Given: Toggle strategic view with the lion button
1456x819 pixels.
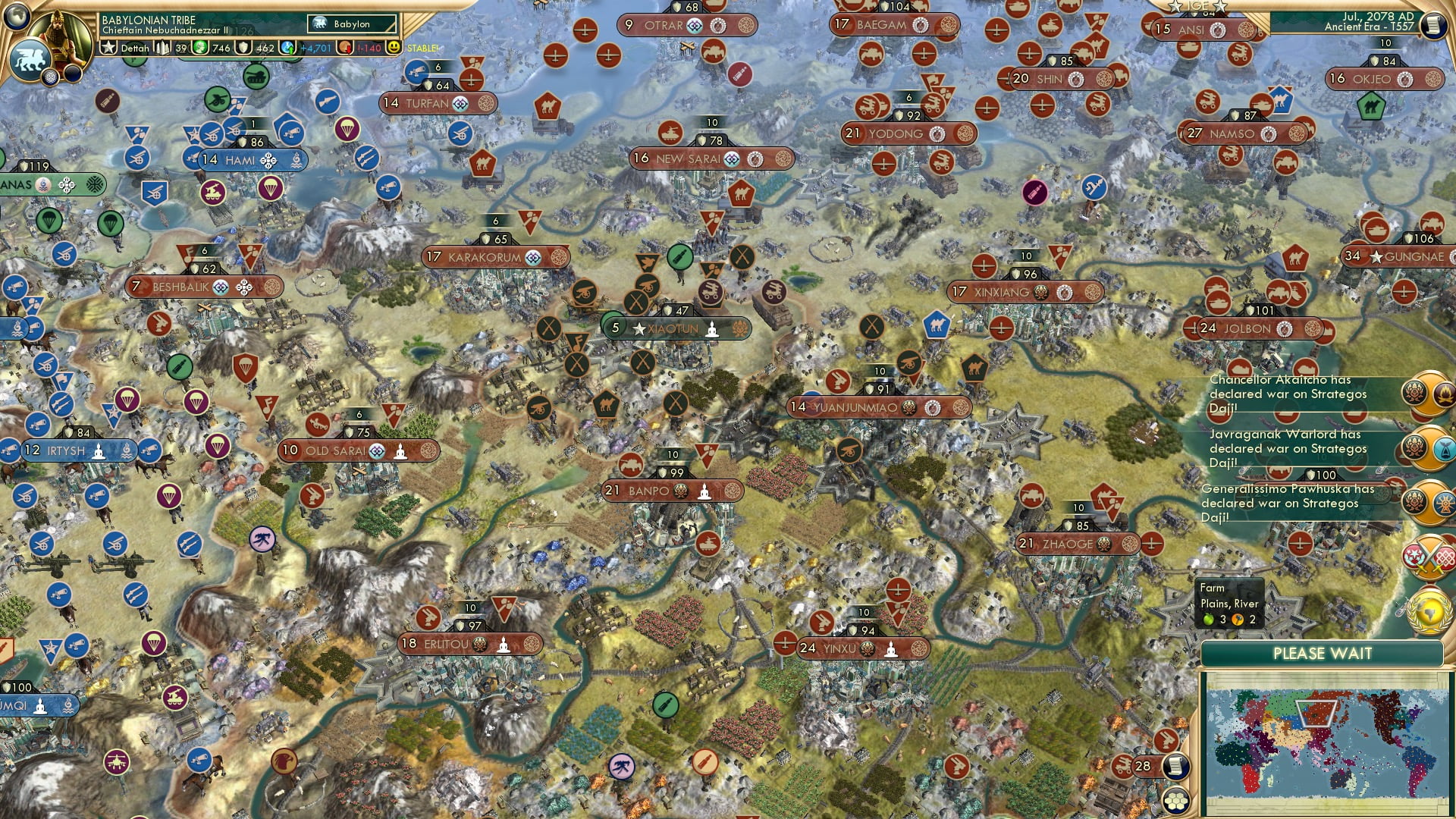Looking at the screenshot, I should coord(30,61).
